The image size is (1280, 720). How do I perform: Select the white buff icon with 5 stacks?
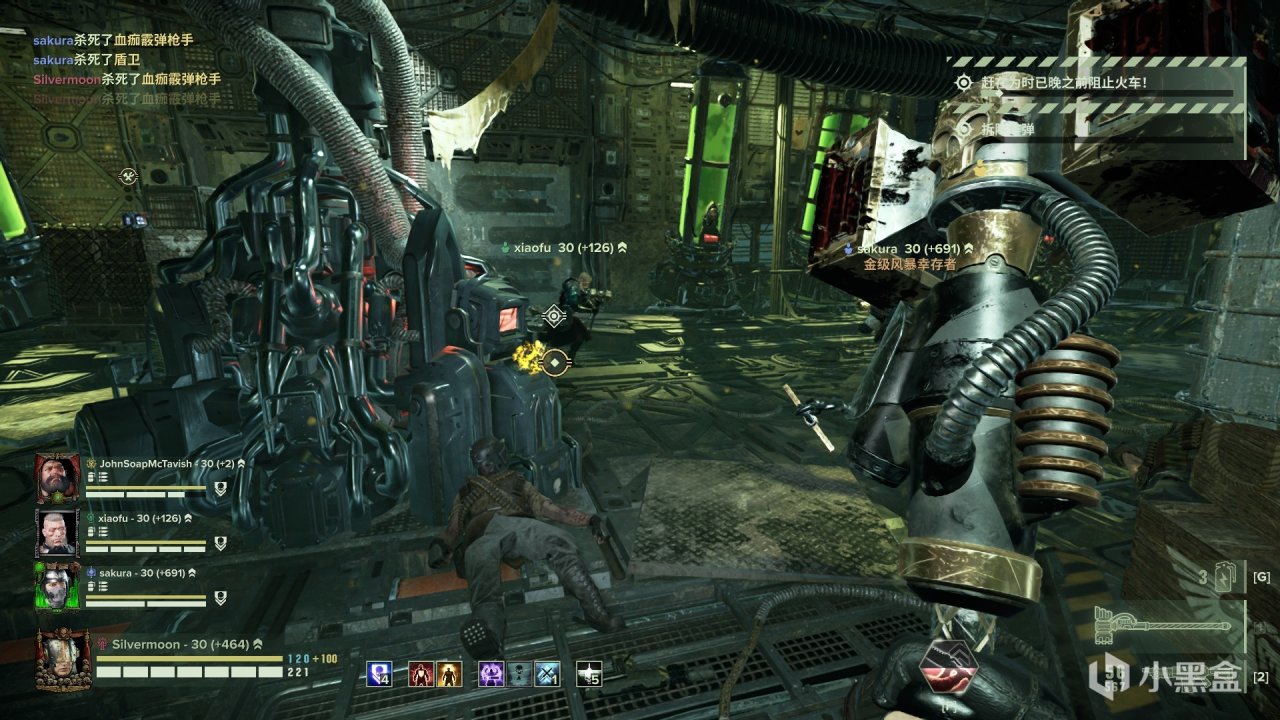[590, 674]
